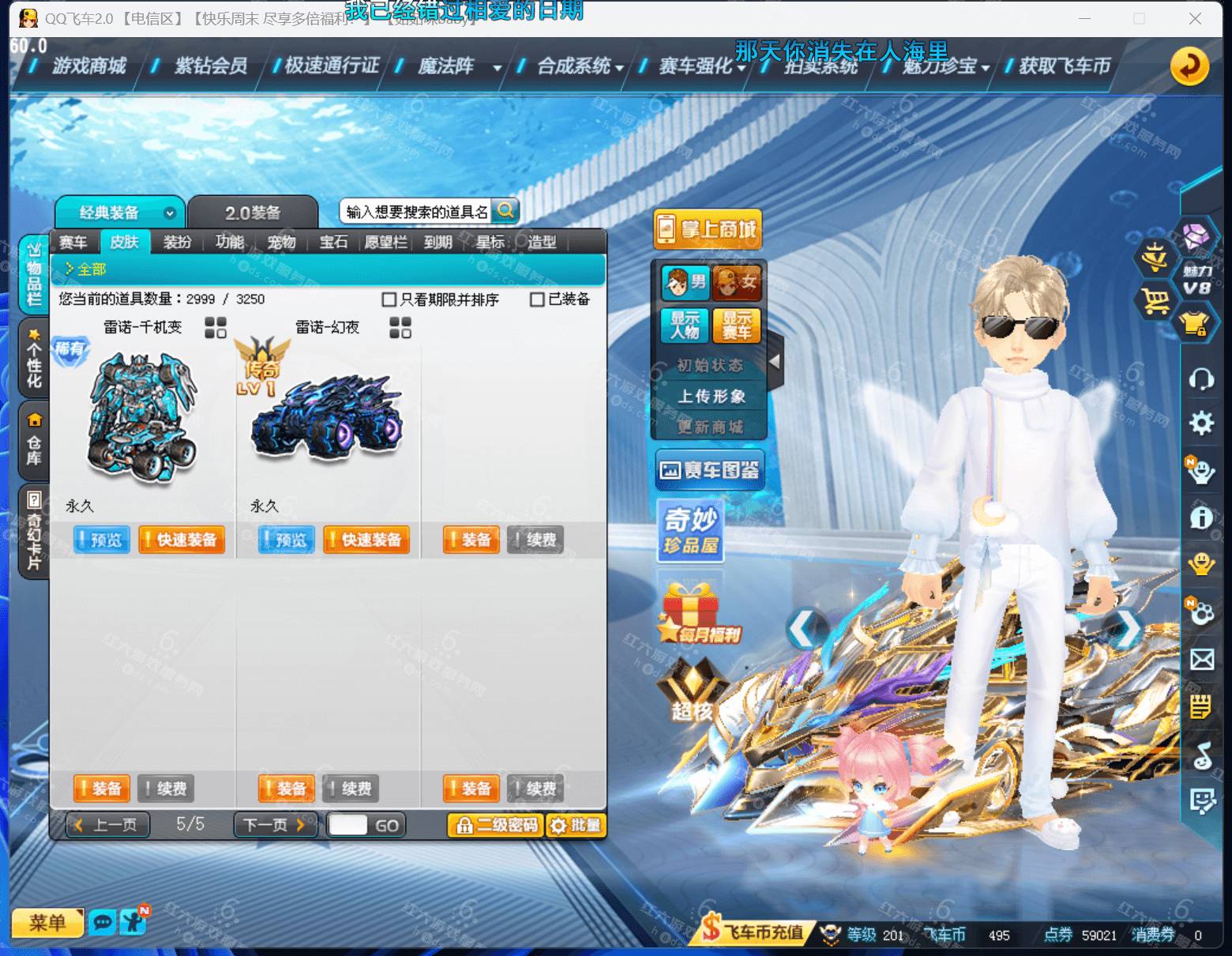This screenshot has width=1232, height=956.
Task: Open the mail envelope icon
Action: point(1203,659)
